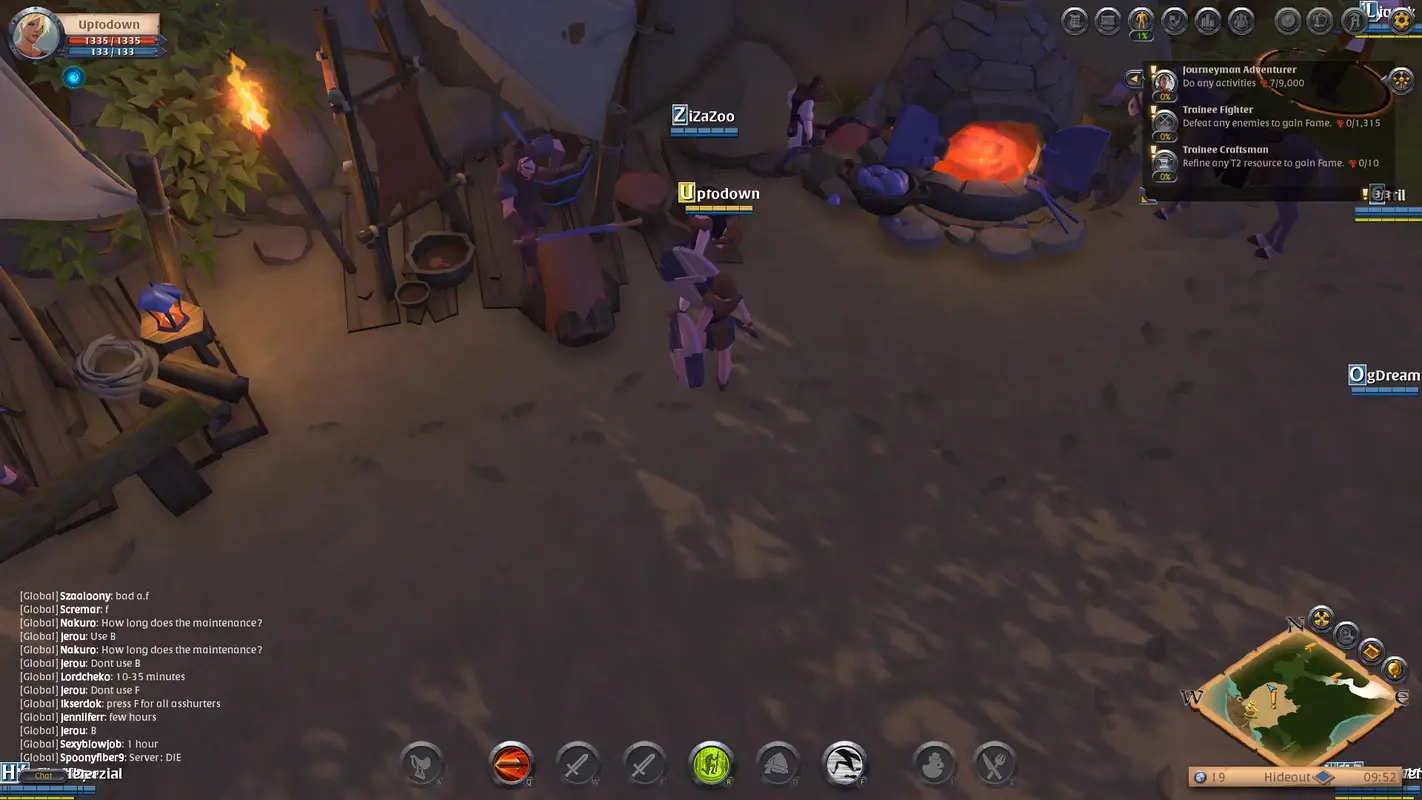Summon mount using the A slot icon
Screen dimensions: 1422x800
pos(421,763)
